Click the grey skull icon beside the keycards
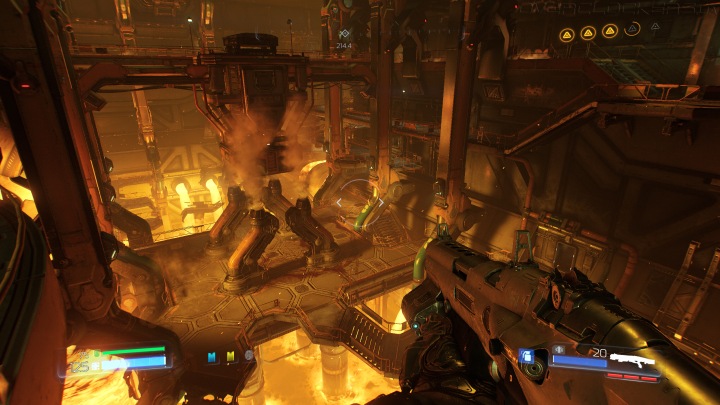 (248, 355)
